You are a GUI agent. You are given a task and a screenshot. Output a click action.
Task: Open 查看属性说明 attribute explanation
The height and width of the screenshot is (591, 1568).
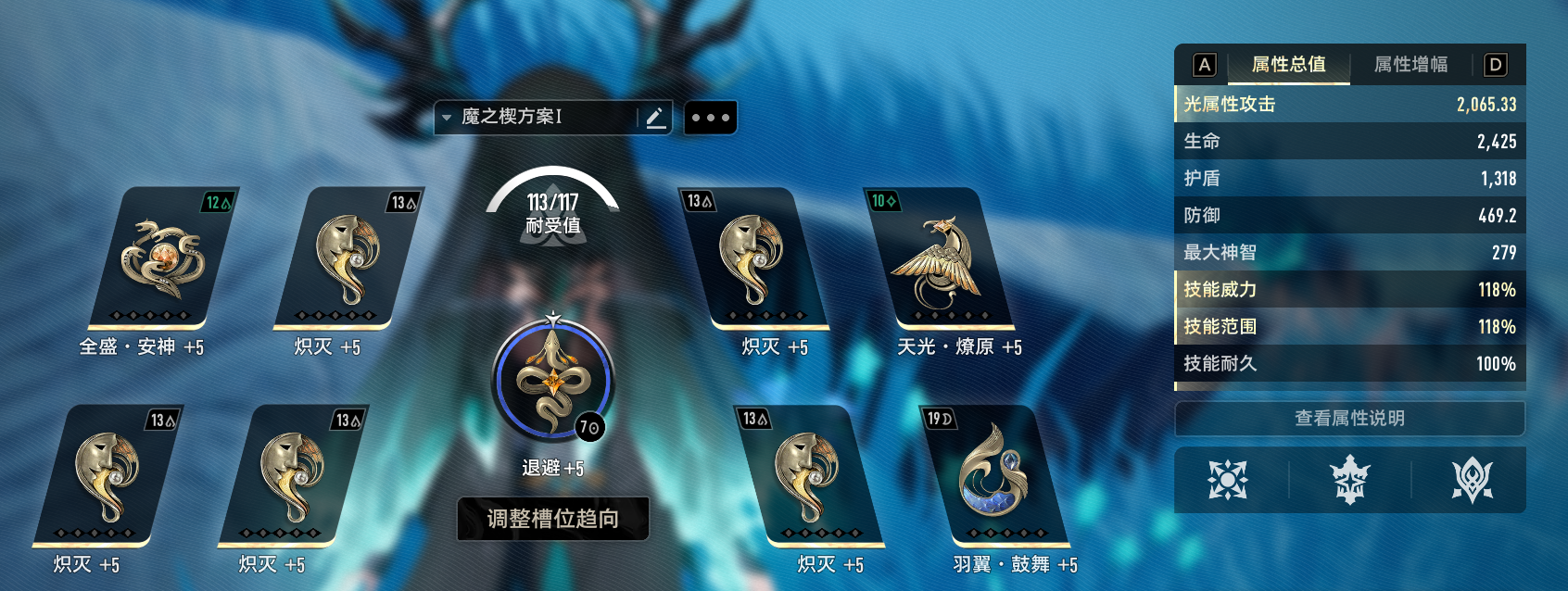pyautogui.click(x=1349, y=419)
